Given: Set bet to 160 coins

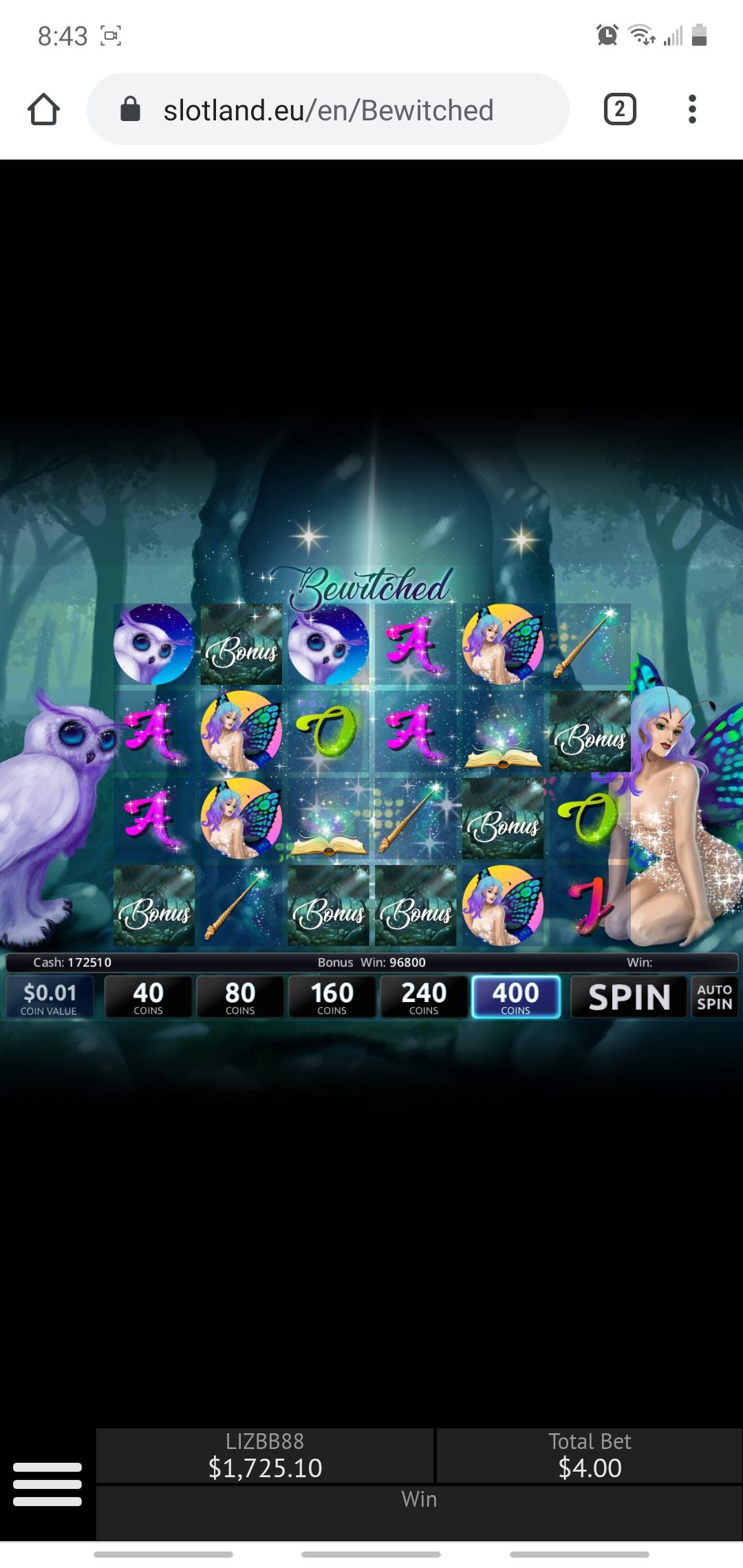Looking at the screenshot, I should (x=332, y=997).
